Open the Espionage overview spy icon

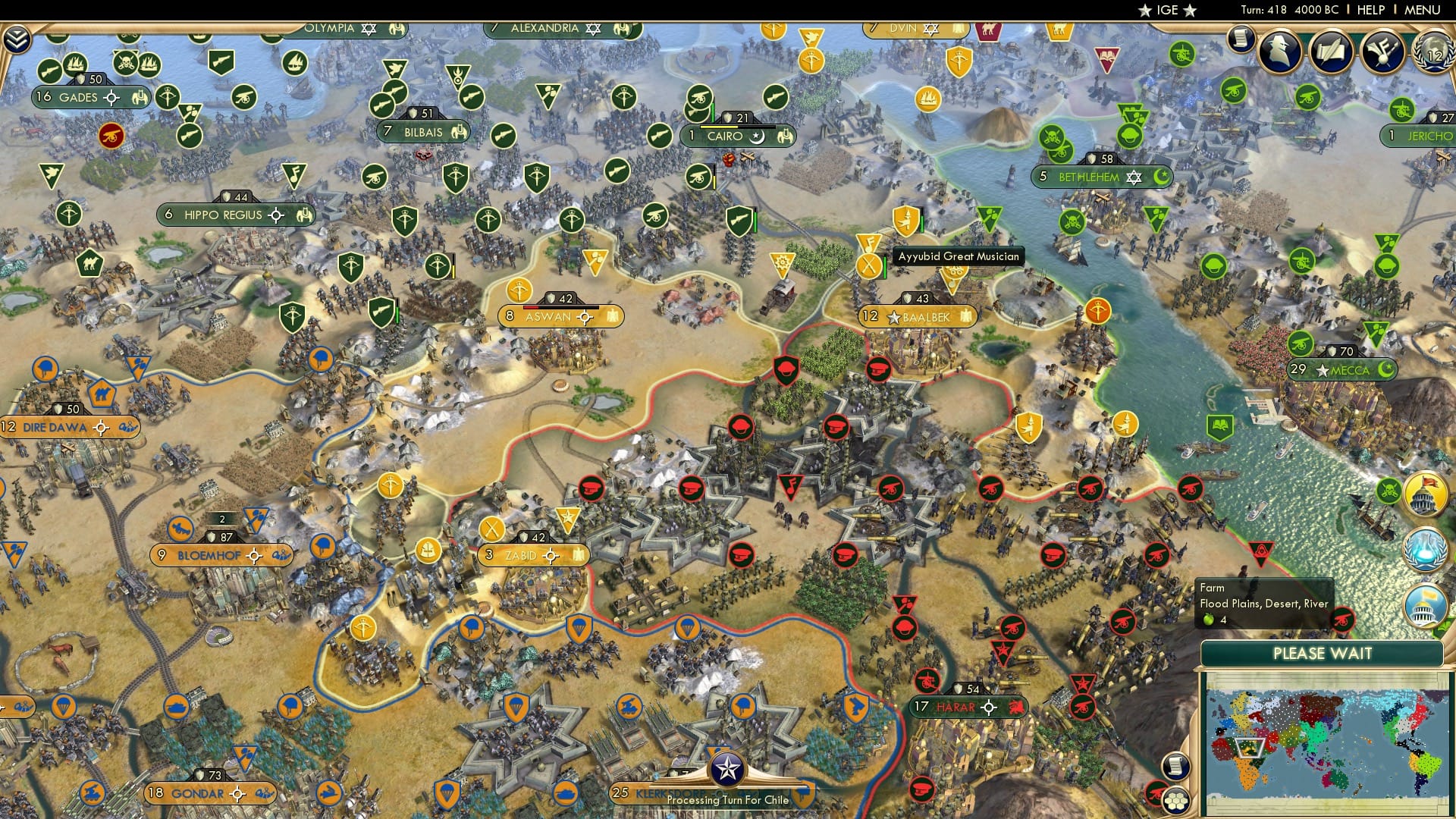click(1278, 52)
